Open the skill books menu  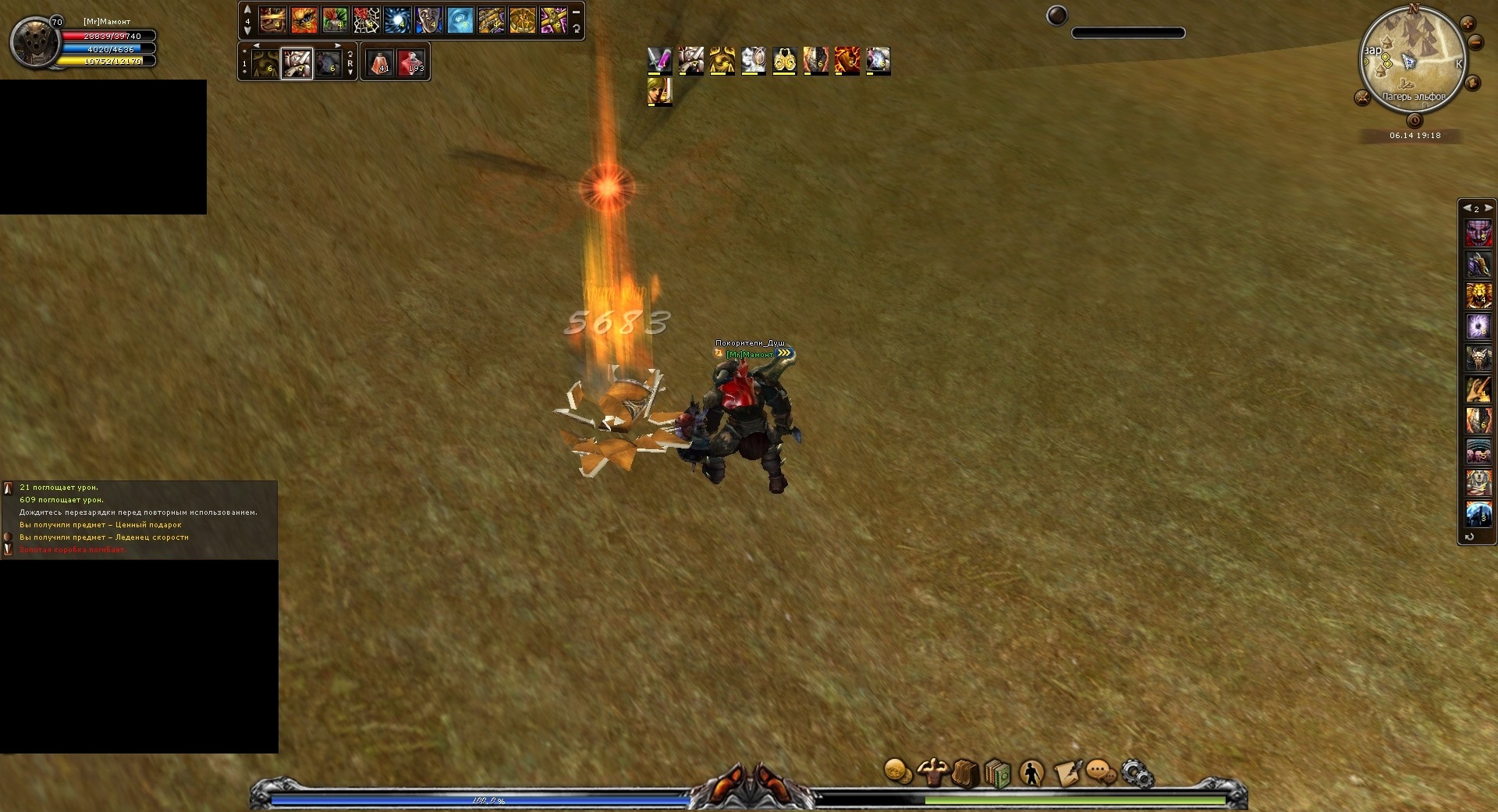[998, 773]
